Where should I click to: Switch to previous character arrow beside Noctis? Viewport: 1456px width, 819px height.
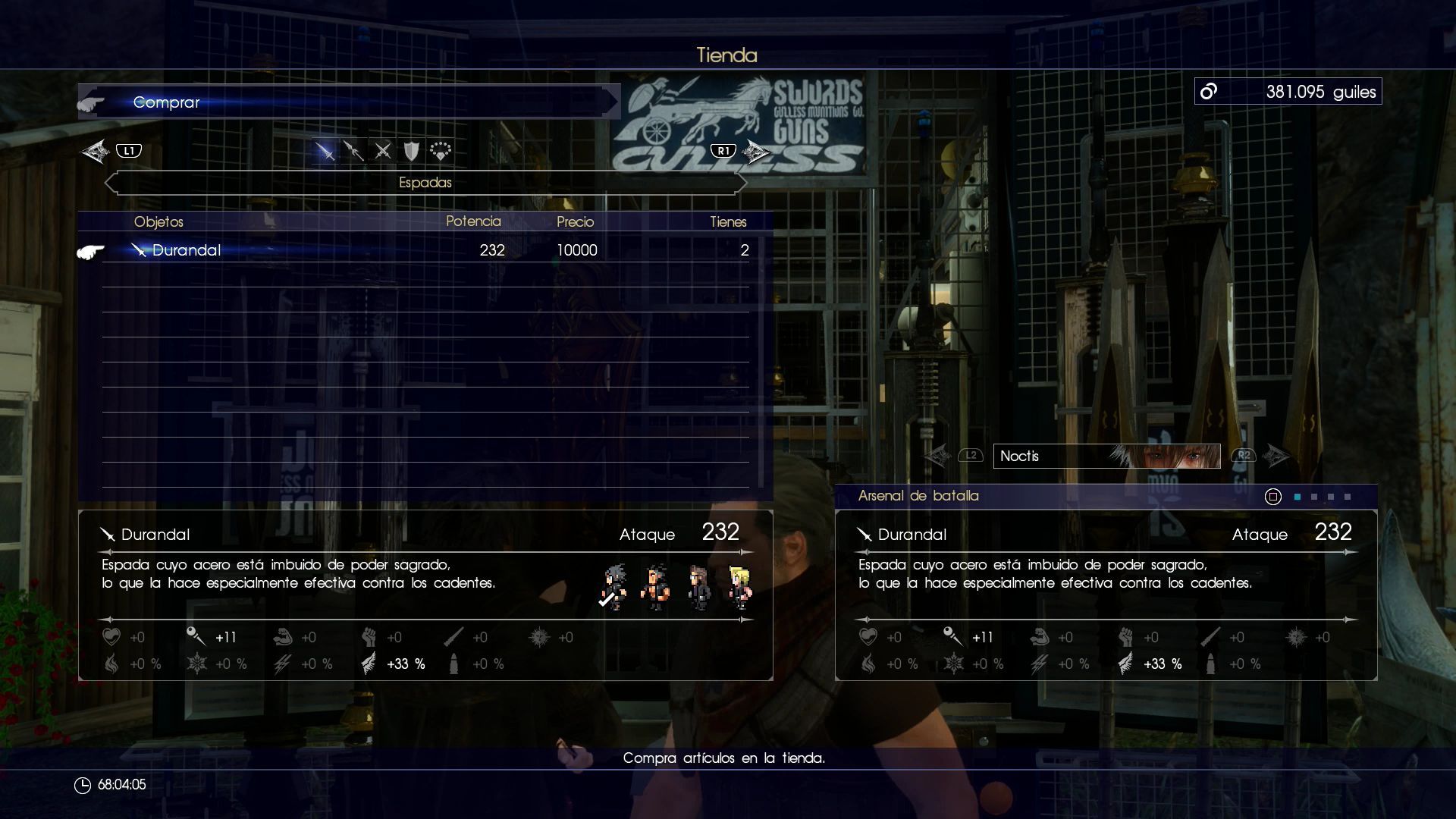tap(938, 456)
